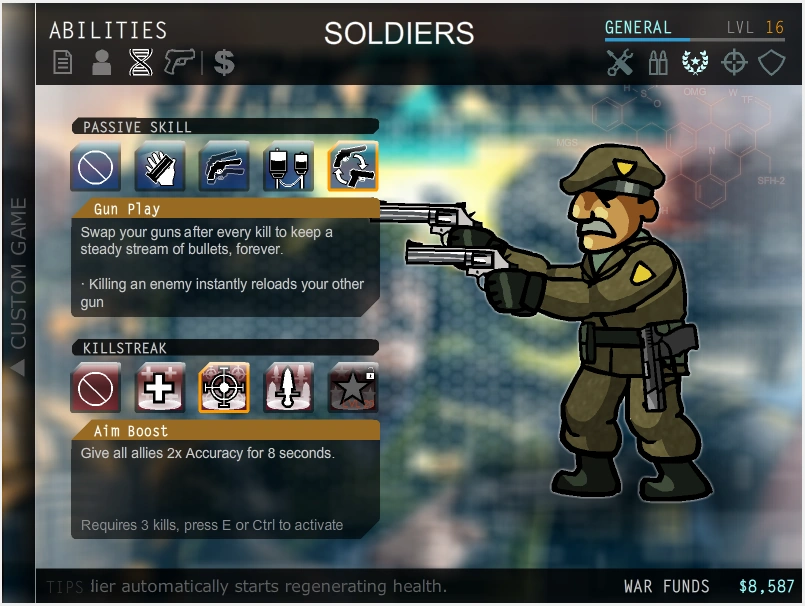This screenshot has height=606, width=805.
Task: Select the star laurel General class icon
Action: coord(695,63)
